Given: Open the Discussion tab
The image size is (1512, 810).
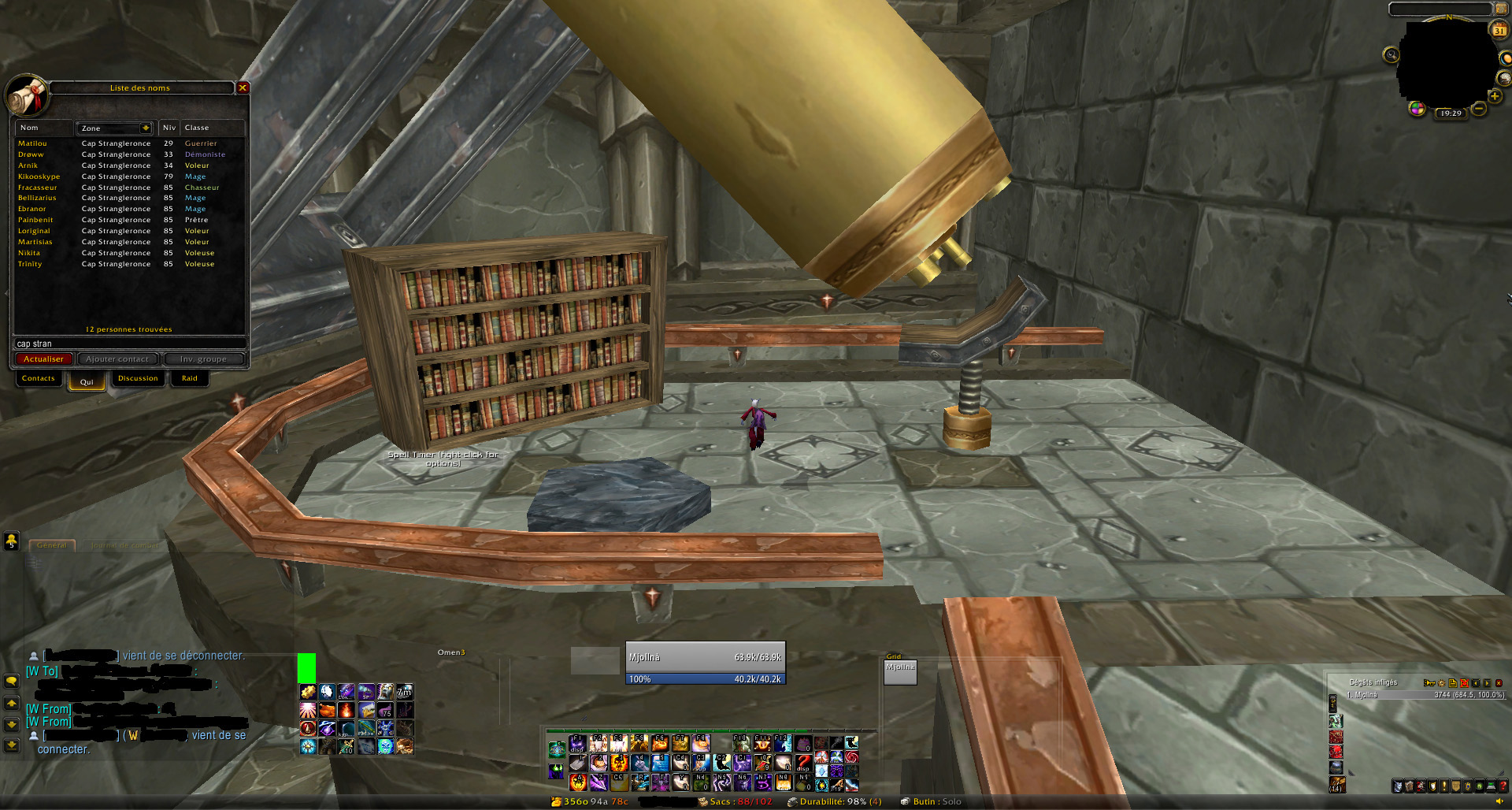Looking at the screenshot, I should 138,379.
